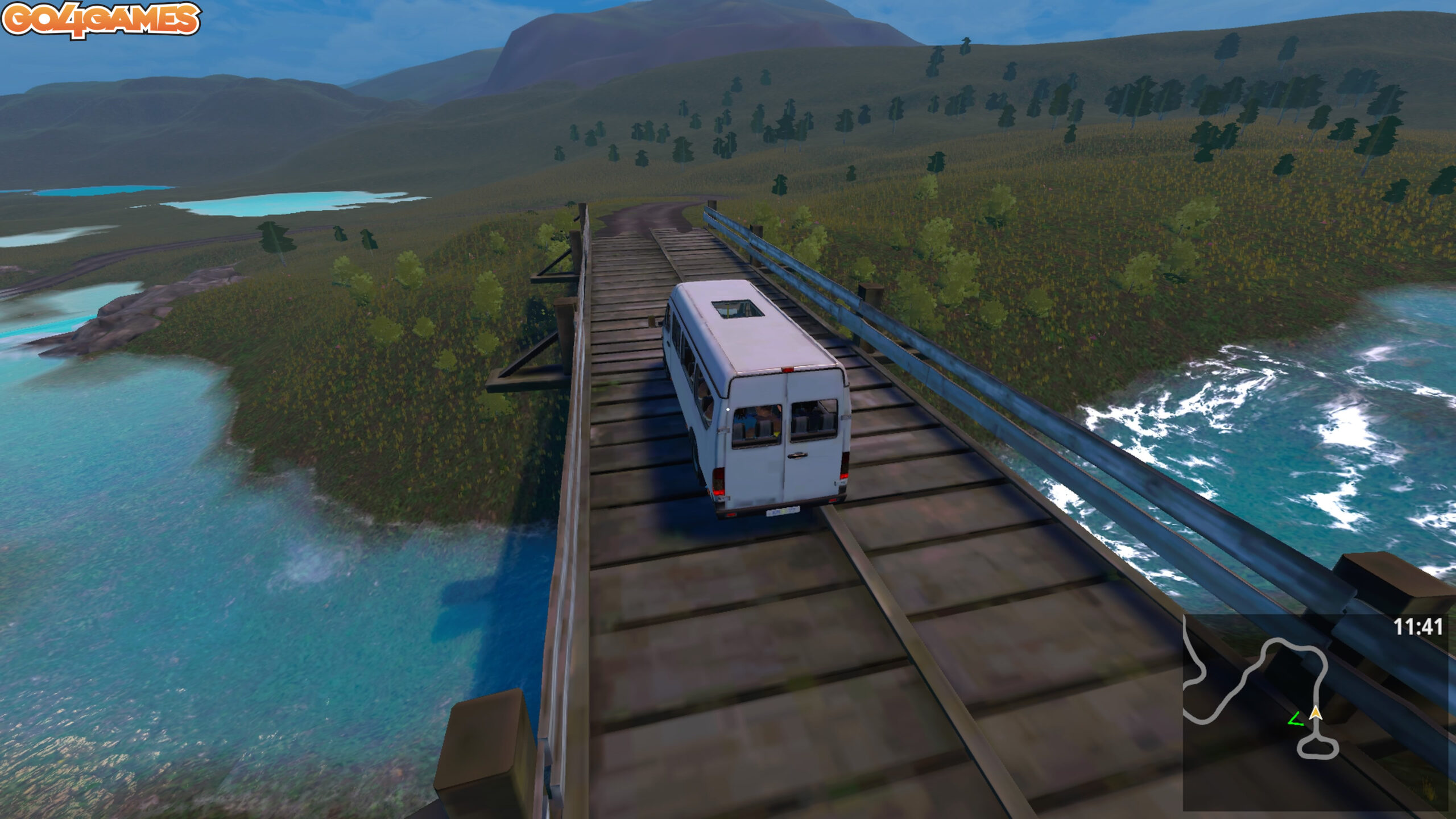Select the green destination marker on minimap
The image size is (1456, 819).
pyautogui.click(x=1296, y=720)
